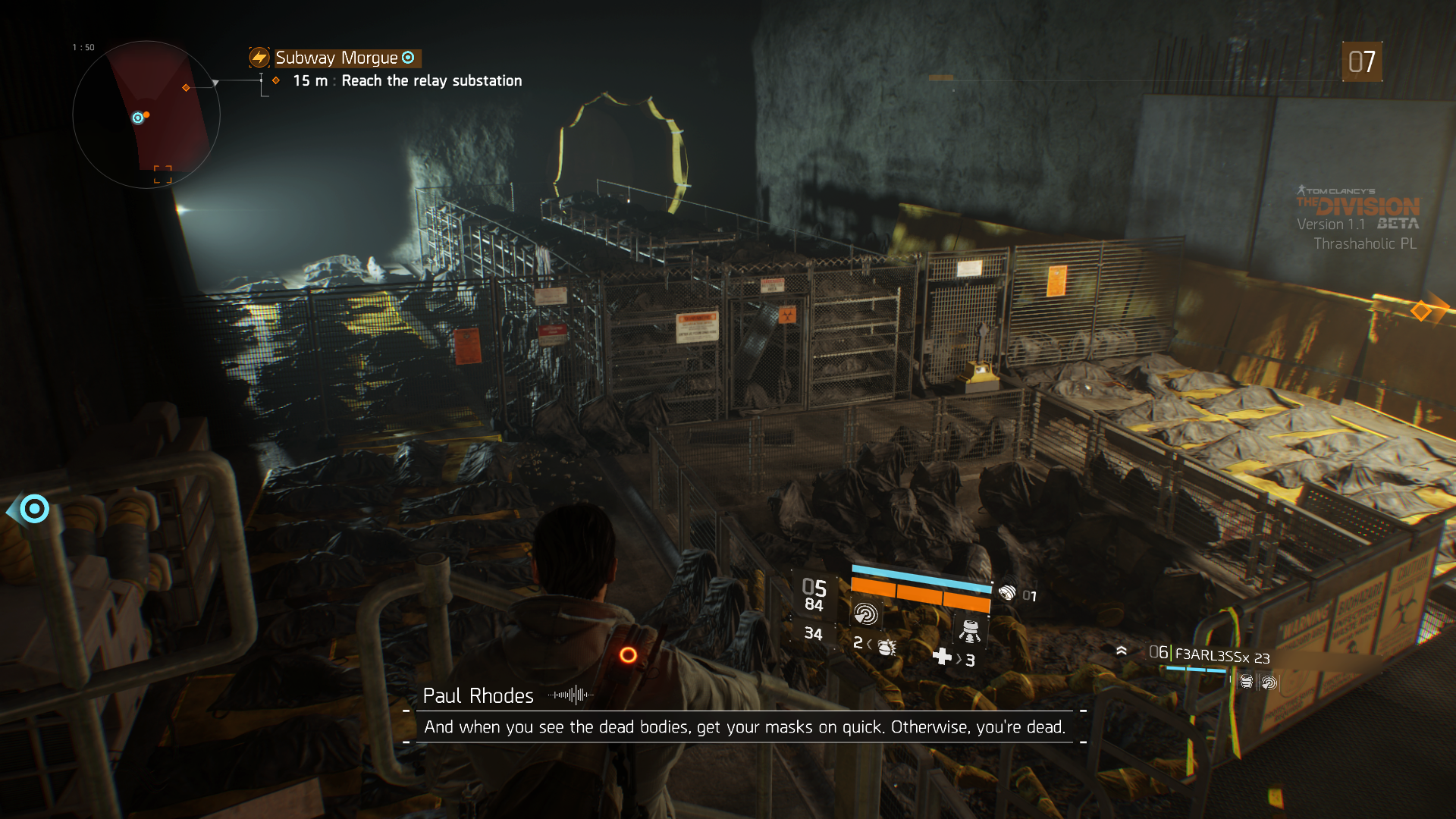The width and height of the screenshot is (1456, 819).
Task: Click the orange objective waypoint diamond
Action: pyautogui.click(x=1420, y=310)
